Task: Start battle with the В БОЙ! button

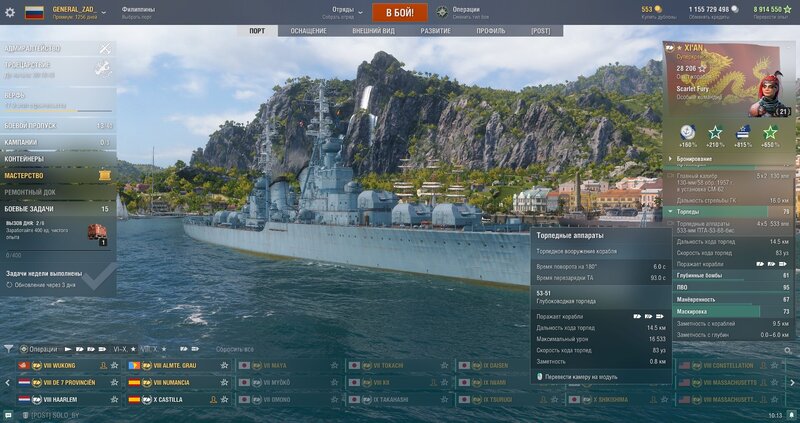Action: pos(400,12)
